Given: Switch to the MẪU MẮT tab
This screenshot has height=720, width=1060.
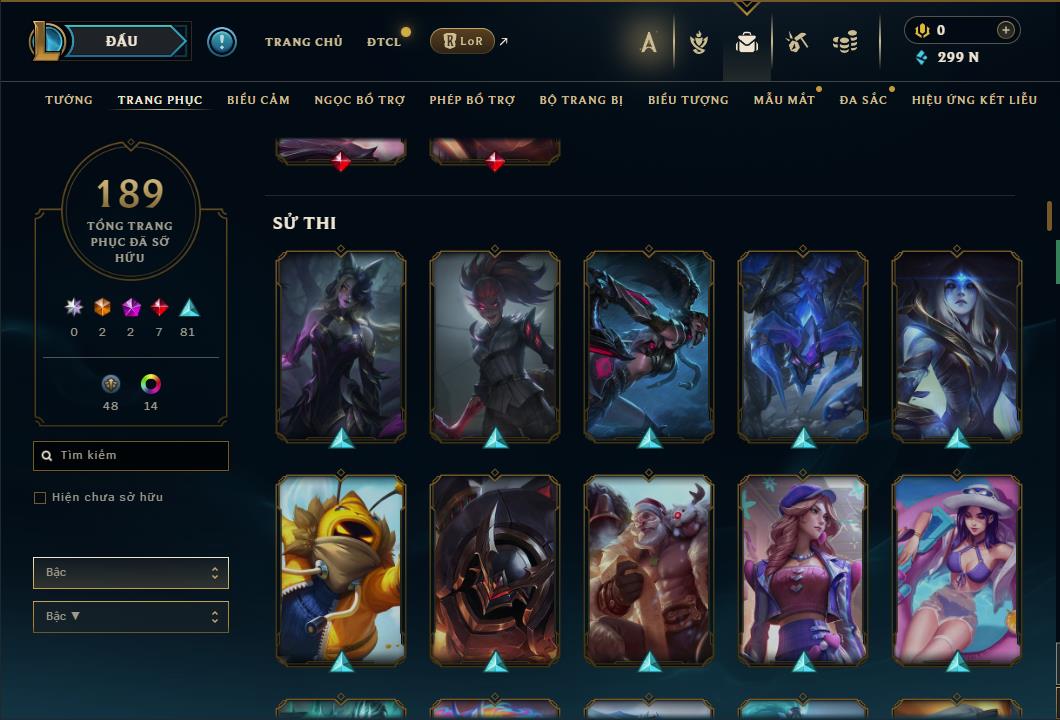Looking at the screenshot, I should tap(784, 100).
